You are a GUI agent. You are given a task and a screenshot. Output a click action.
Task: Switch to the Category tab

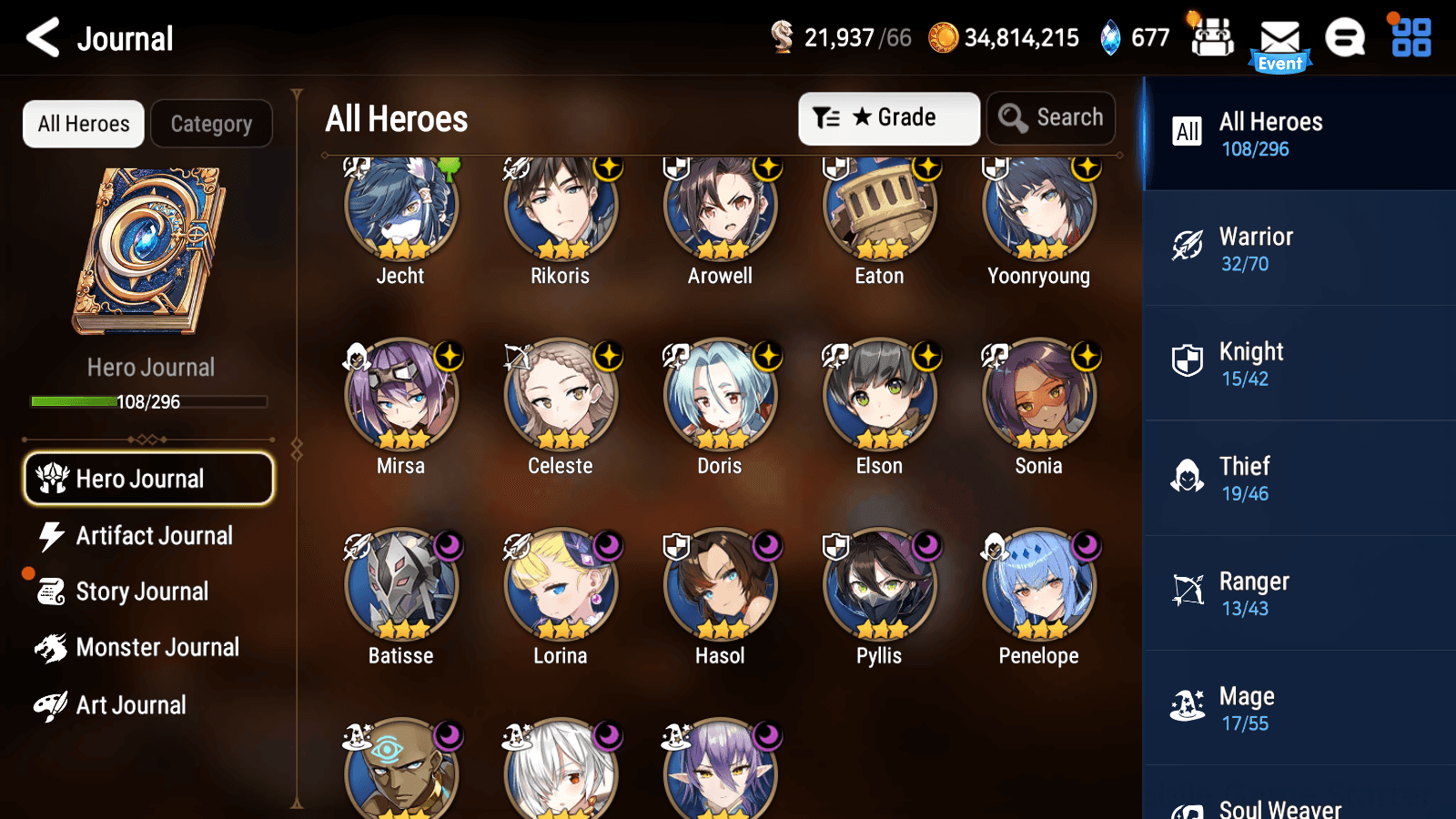pyautogui.click(x=211, y=124)
